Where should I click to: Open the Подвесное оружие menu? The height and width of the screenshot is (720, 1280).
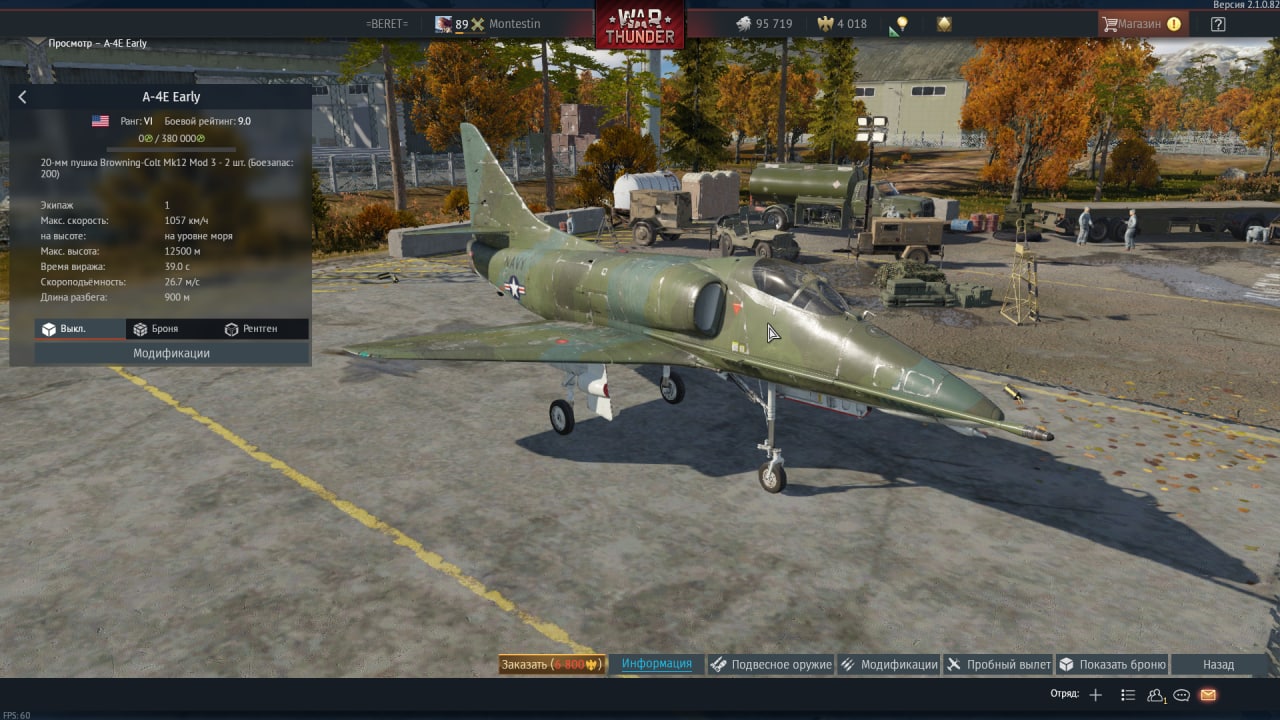[771, 664]
